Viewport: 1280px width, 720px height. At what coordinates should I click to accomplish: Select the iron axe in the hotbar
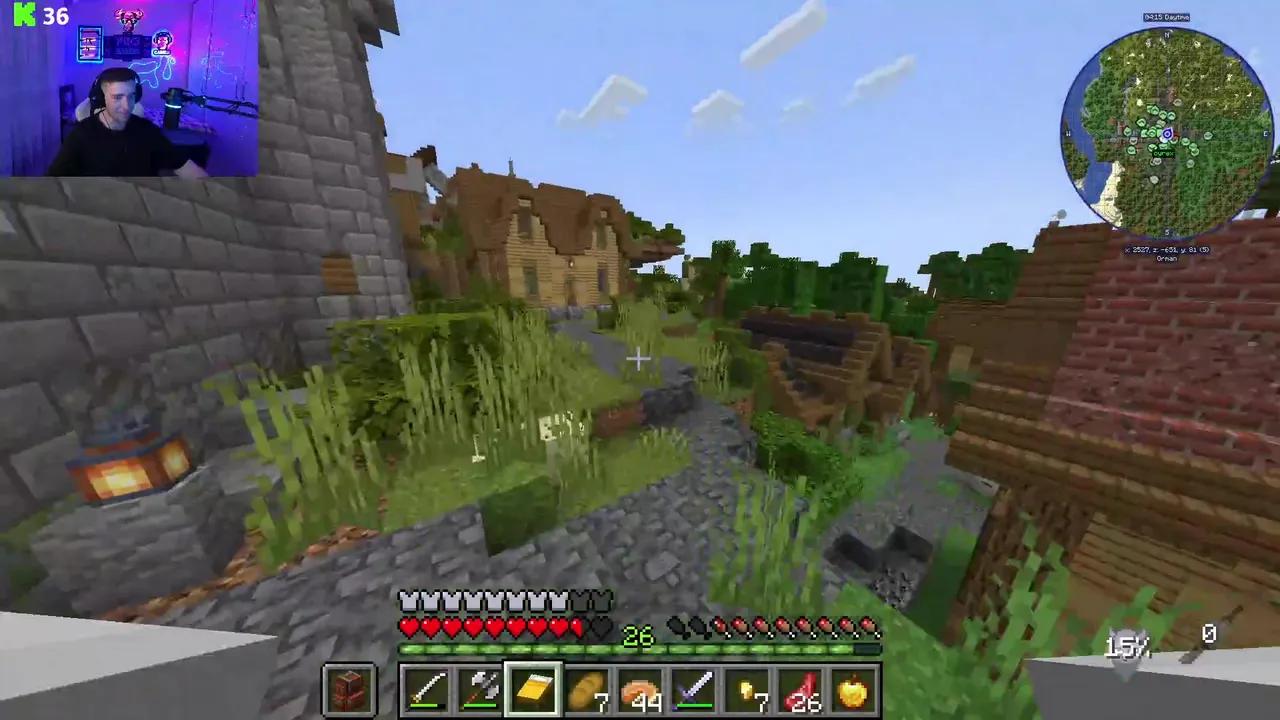pyautogui.click(x=480, y=688)
